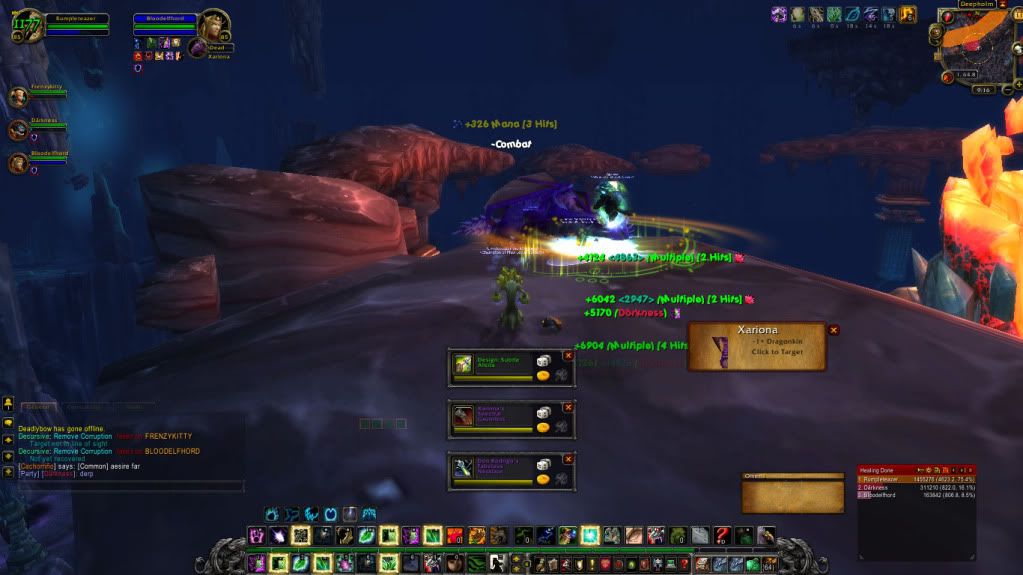The width and height of the screenshot is (1023, 575).
Task: Roll Need on Xariona's Spectral Gauntlets
Action: pos(544,412)
